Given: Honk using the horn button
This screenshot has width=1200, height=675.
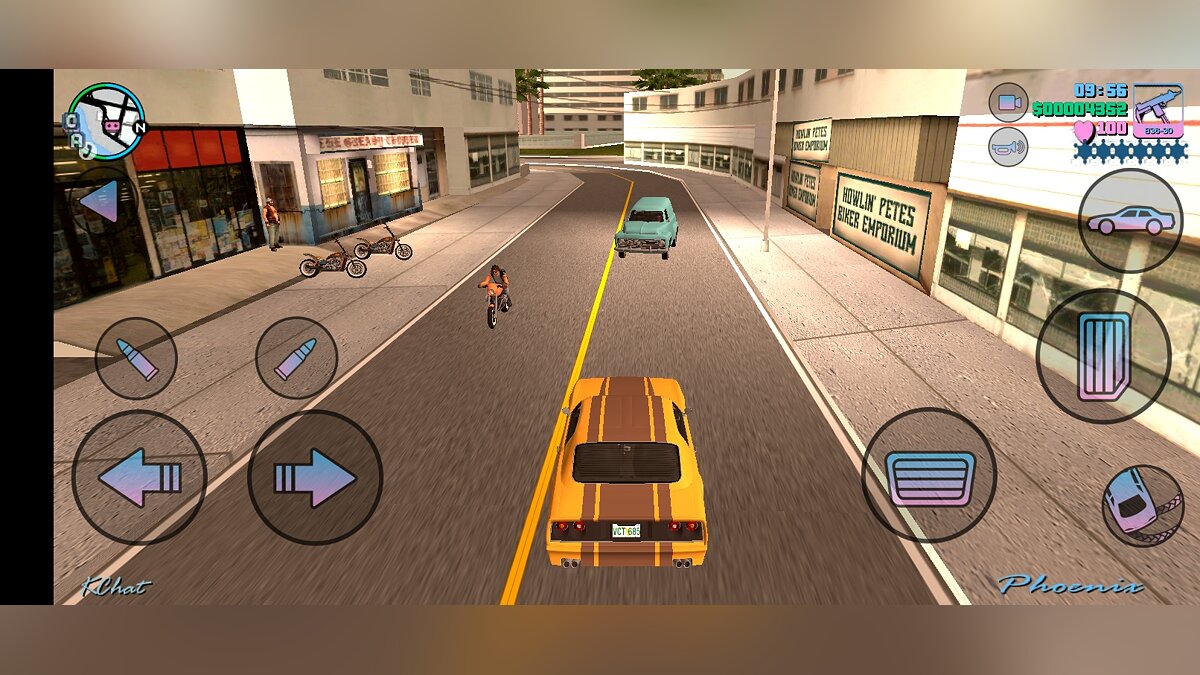Looking at the screenshot, I should (1008, 147).
